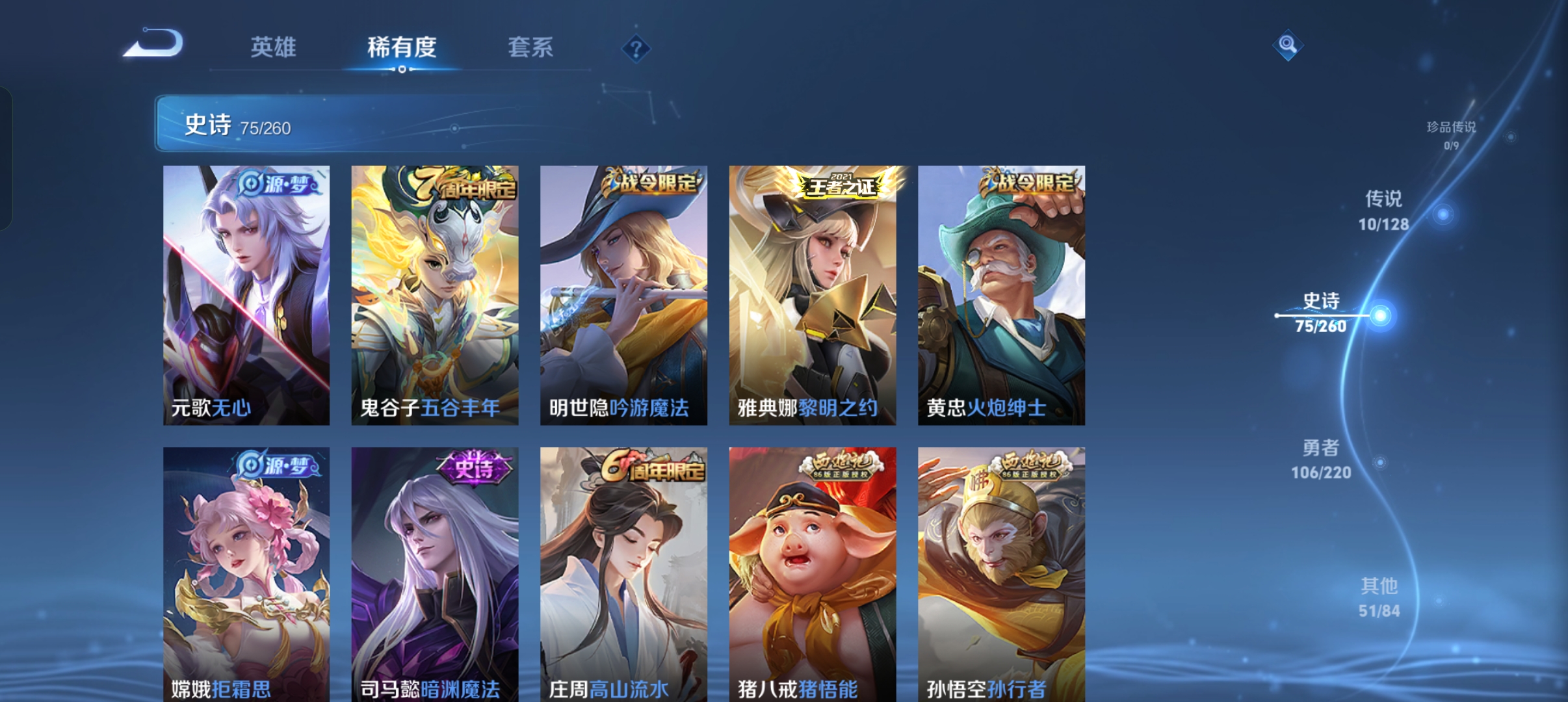This screenshot has width=1568, height=702.
Task: Select the 黄忠 火炮绅士 skin card
Action: (1001, 295)
